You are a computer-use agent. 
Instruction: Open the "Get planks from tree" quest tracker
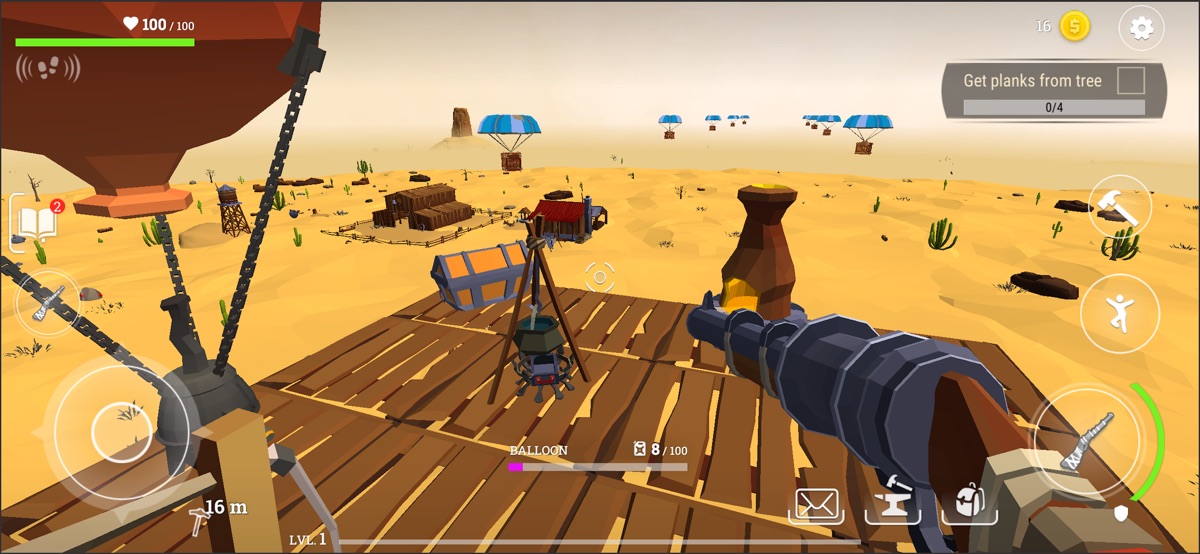coord(1054,91)
